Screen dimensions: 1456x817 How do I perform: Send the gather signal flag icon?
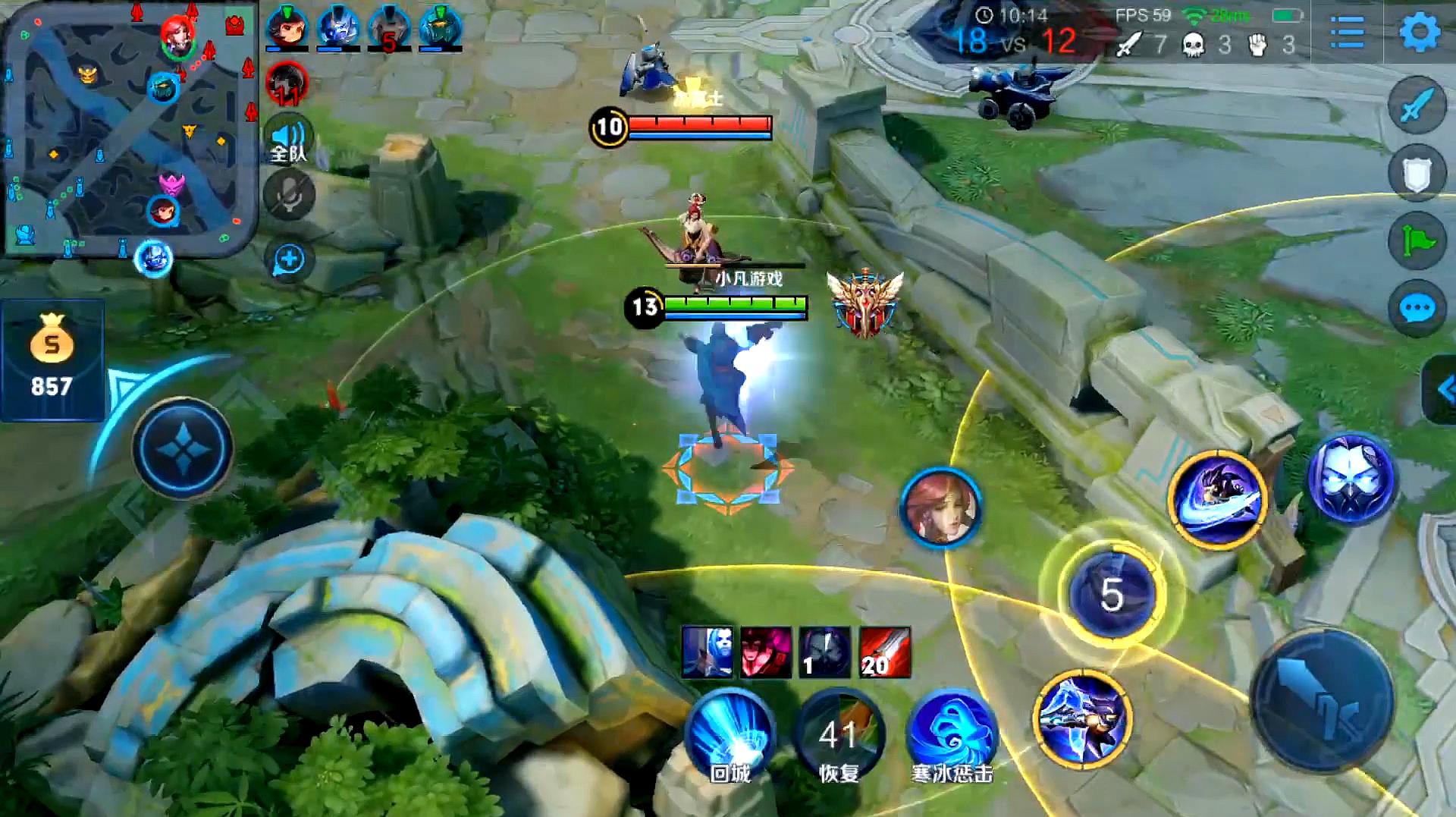1417,240
